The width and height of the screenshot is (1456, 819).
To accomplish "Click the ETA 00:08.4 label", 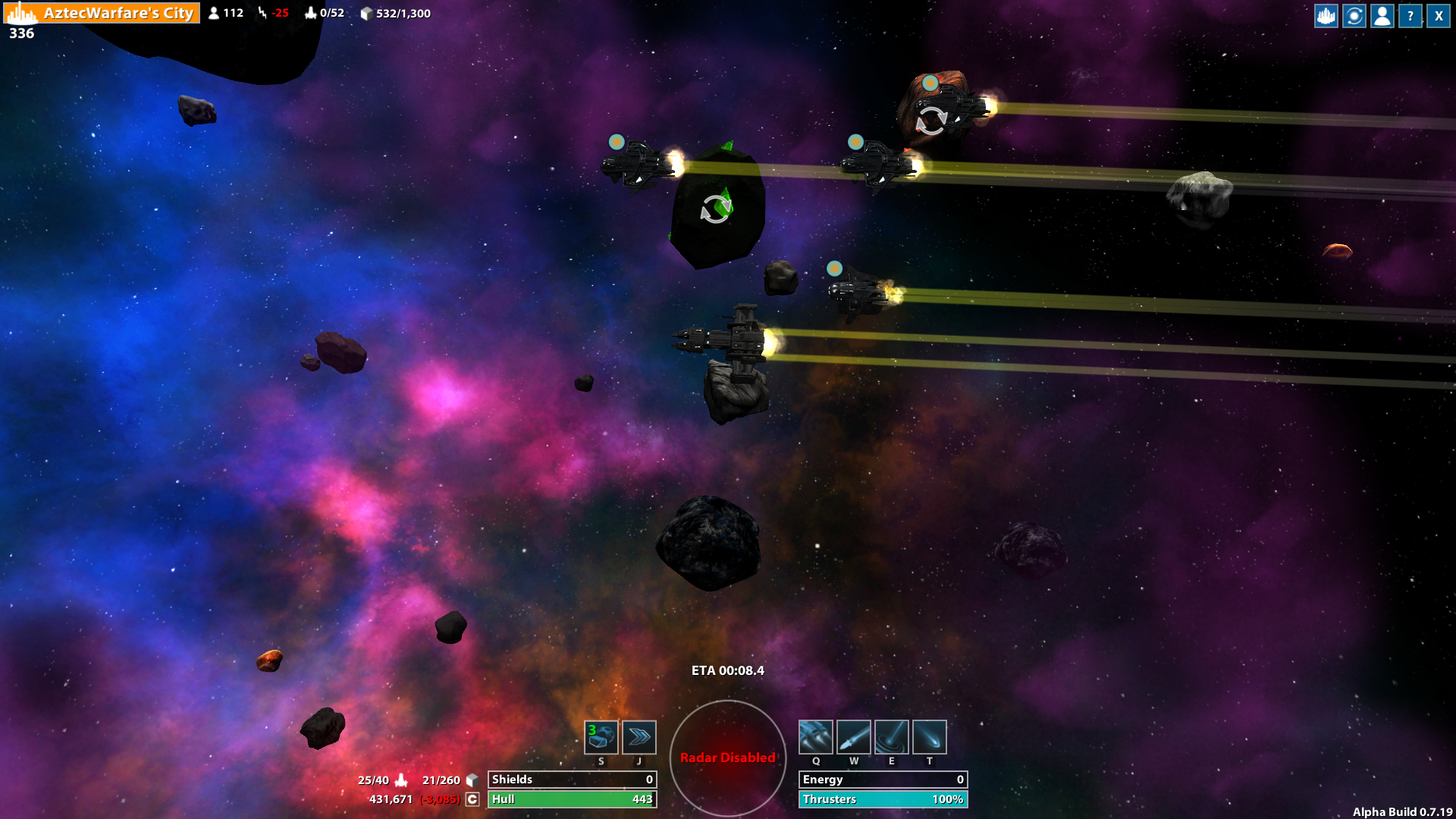I will click(x=726, y=670).
